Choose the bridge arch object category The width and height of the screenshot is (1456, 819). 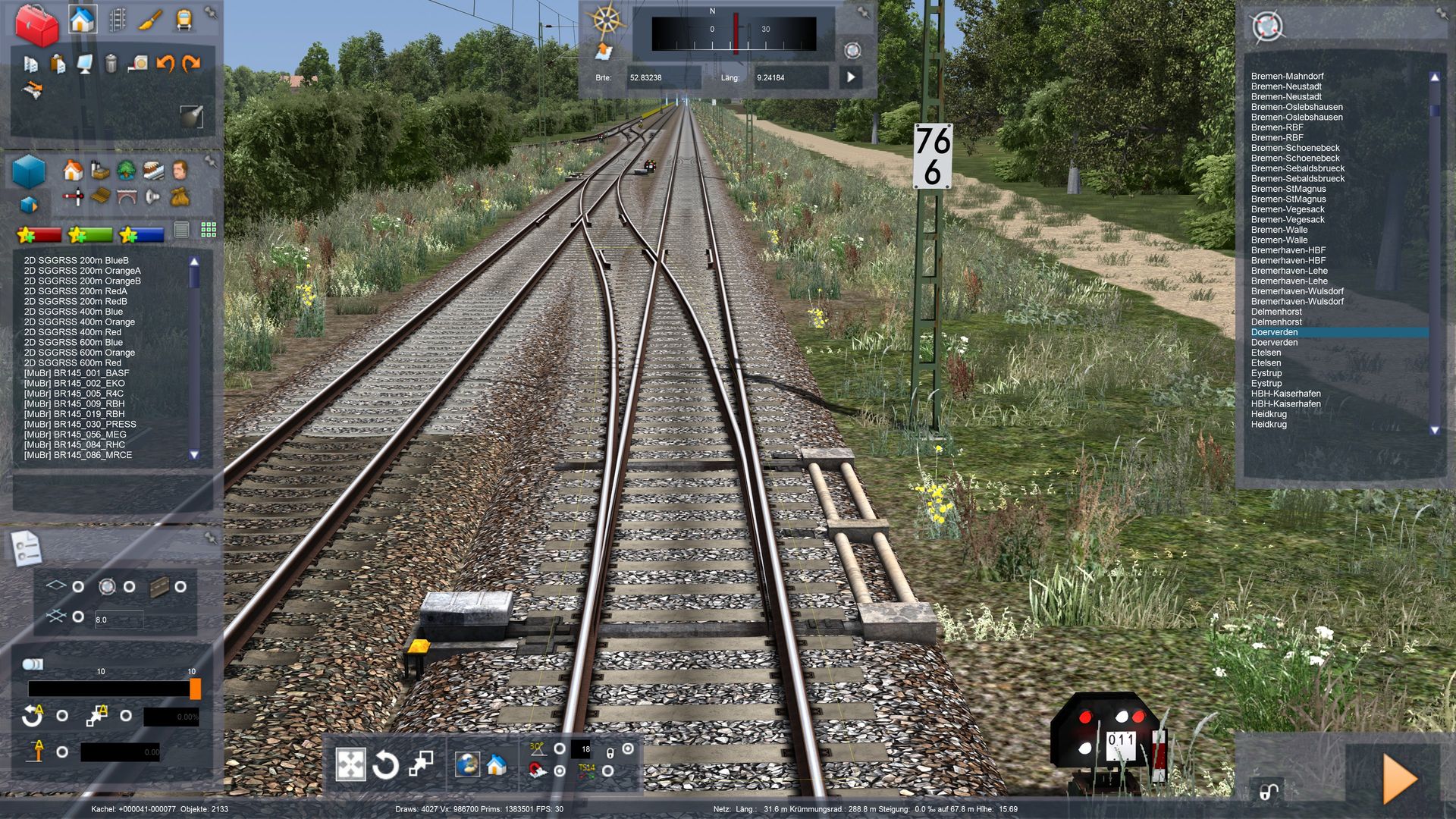point(126,197)
